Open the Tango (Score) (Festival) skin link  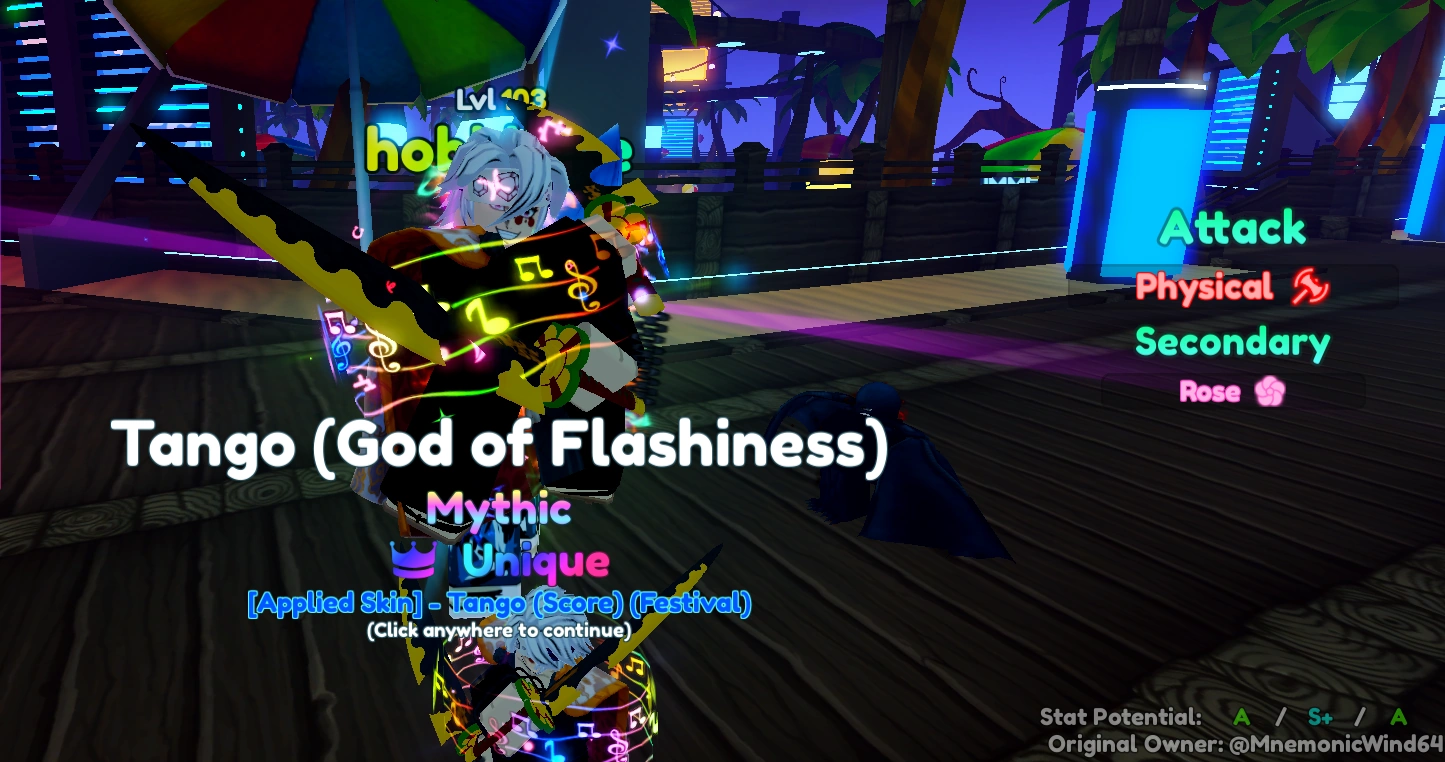[x=599, y=603]
